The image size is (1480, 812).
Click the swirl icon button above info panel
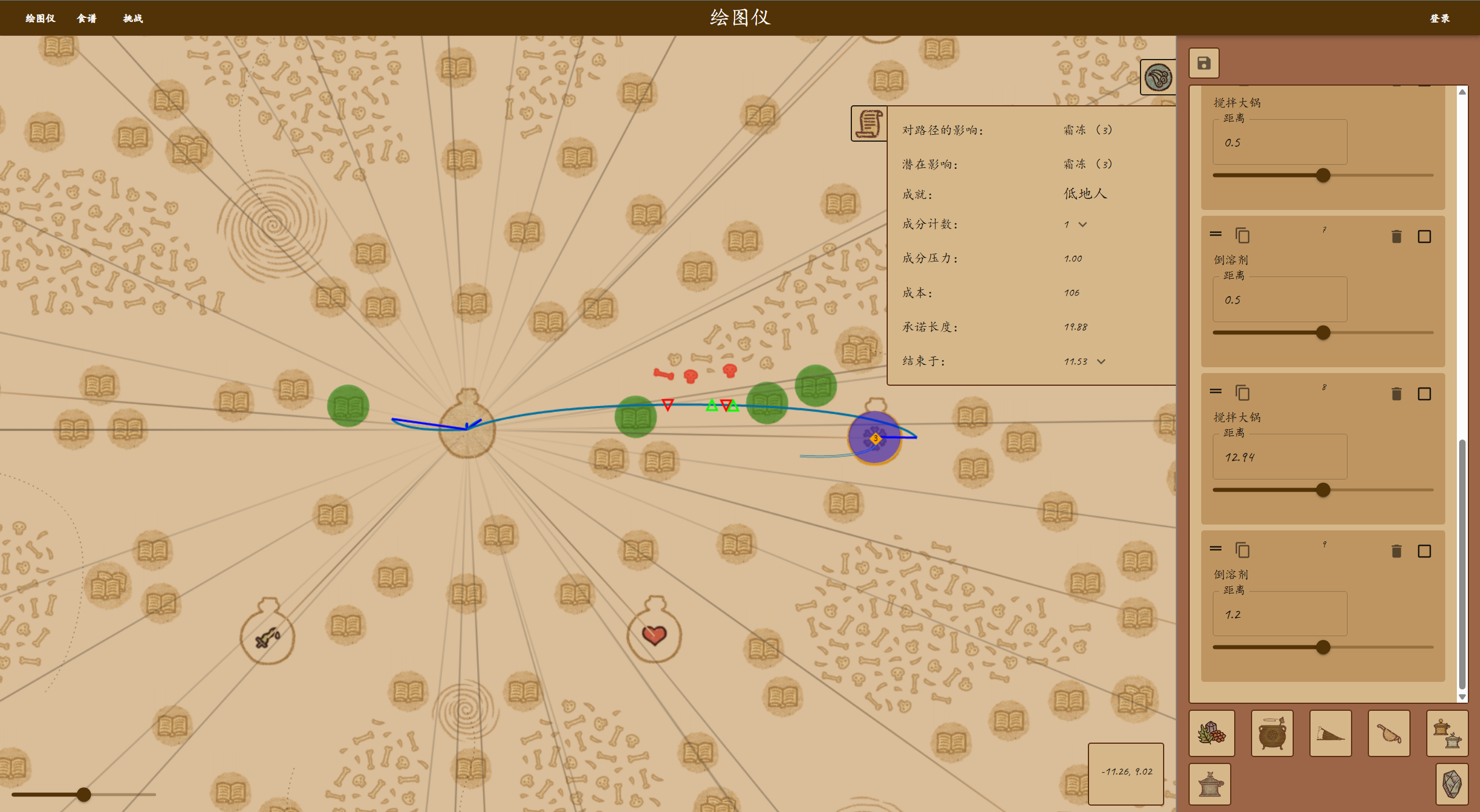point(1158,77)
